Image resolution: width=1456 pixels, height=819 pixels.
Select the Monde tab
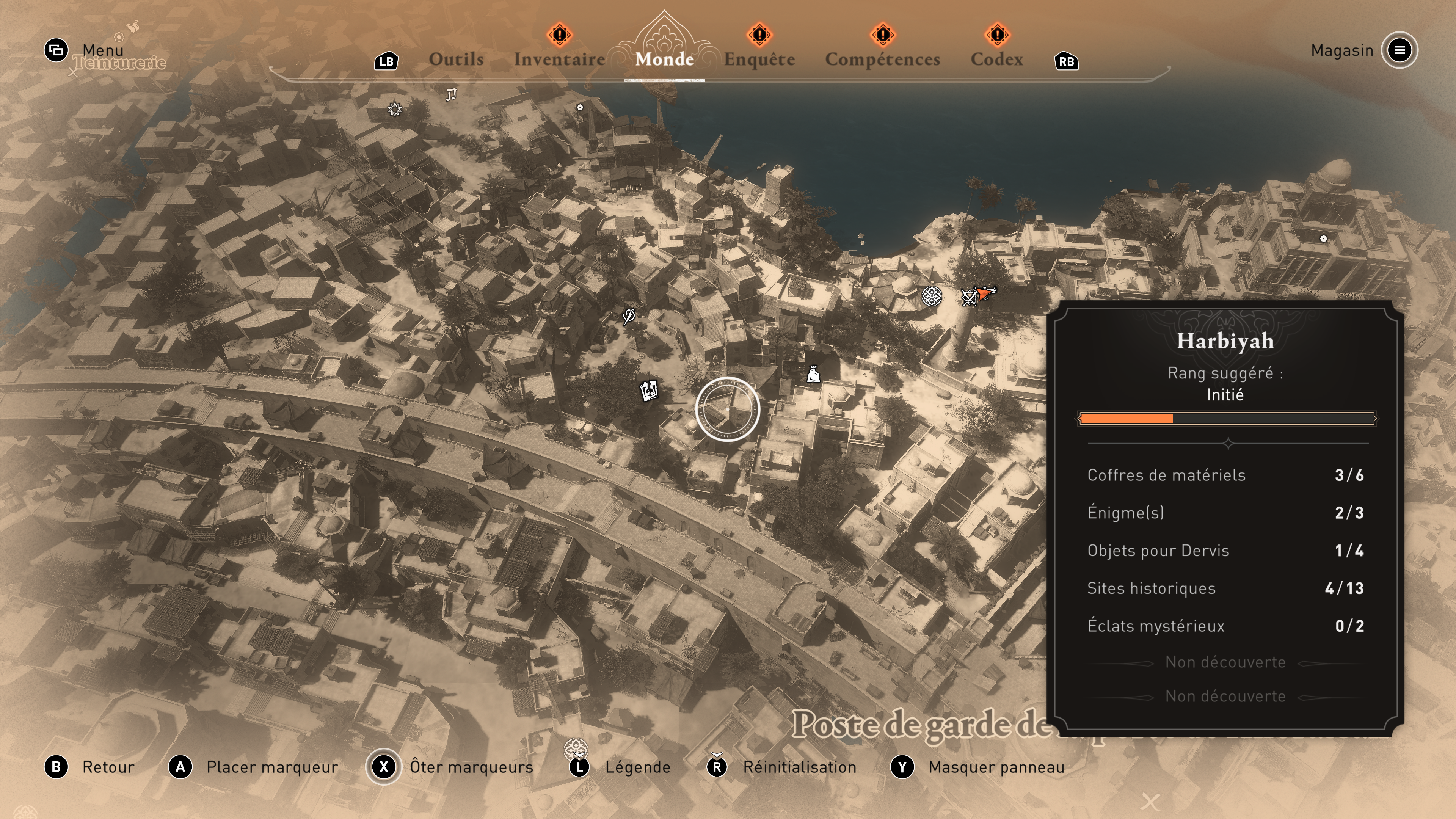click(664, 60)
